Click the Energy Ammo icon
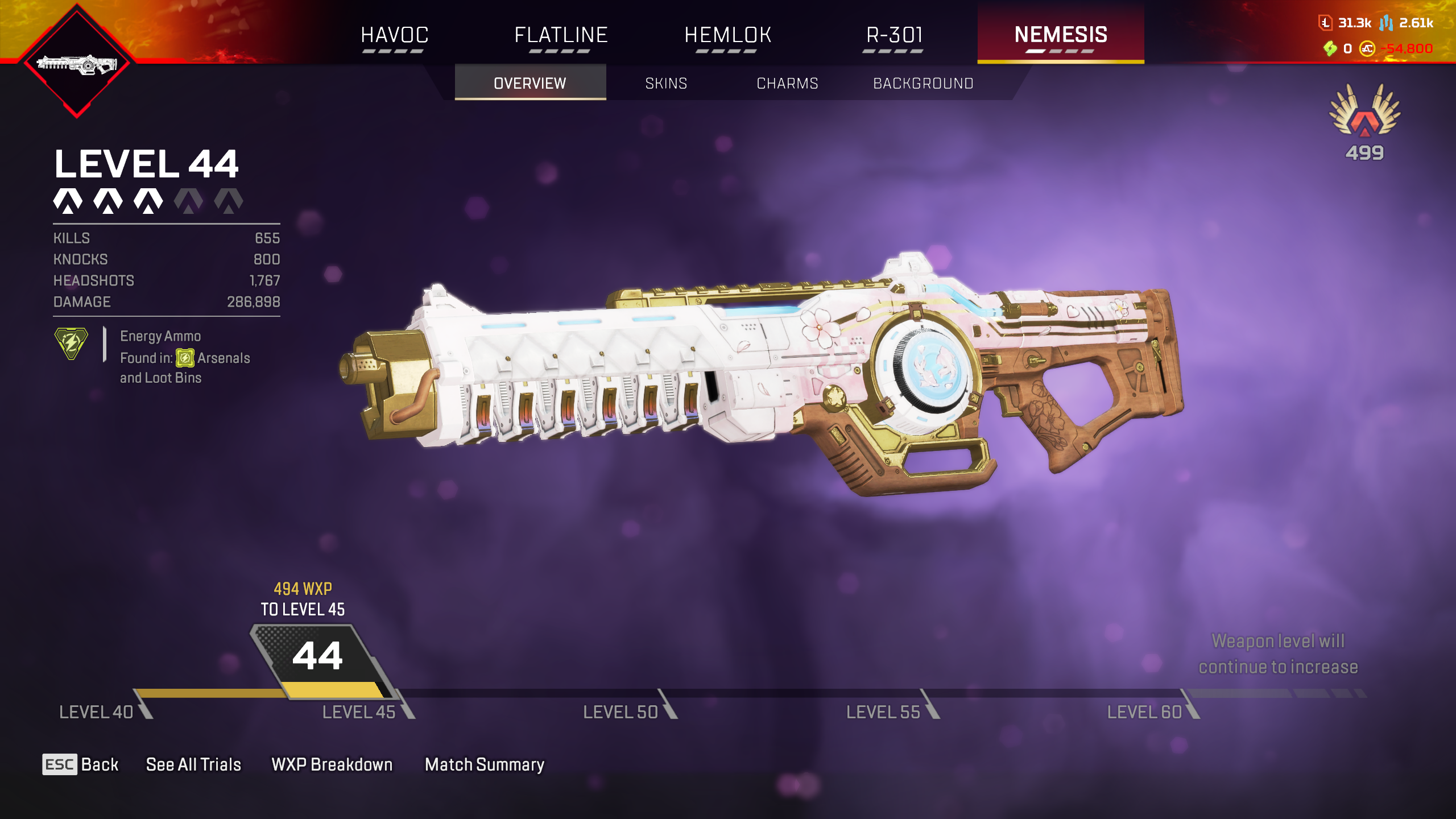This screenshot has width=1456, height=819. [x=71, y=344]
